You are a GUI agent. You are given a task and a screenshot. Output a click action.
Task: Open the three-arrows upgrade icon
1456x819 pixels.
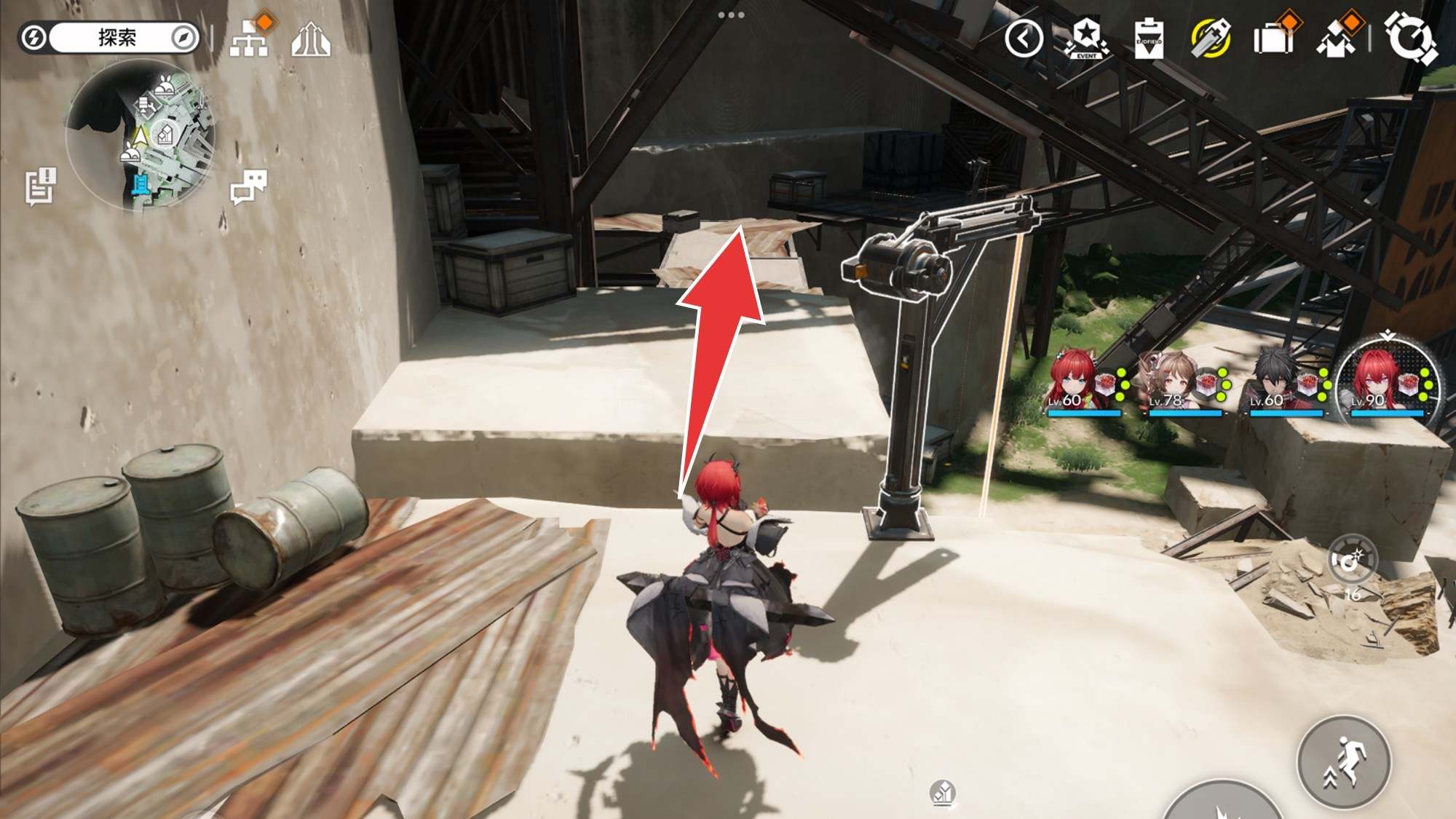pyautogui.click(x=311, y=39)
